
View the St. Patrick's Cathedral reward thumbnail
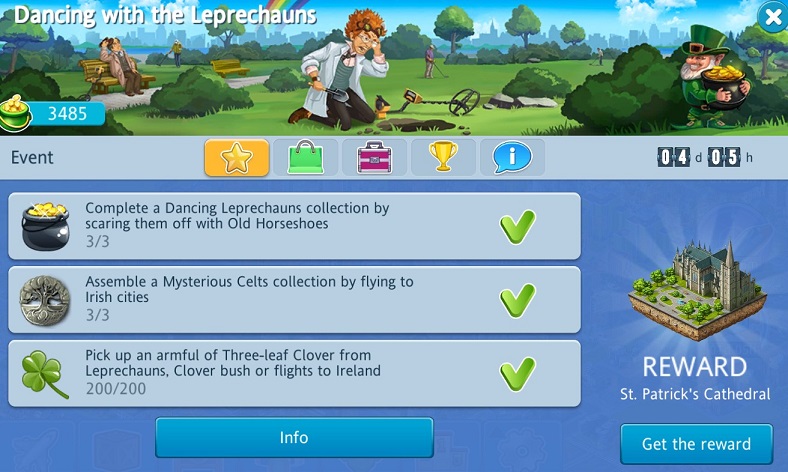tap(696, 291)
